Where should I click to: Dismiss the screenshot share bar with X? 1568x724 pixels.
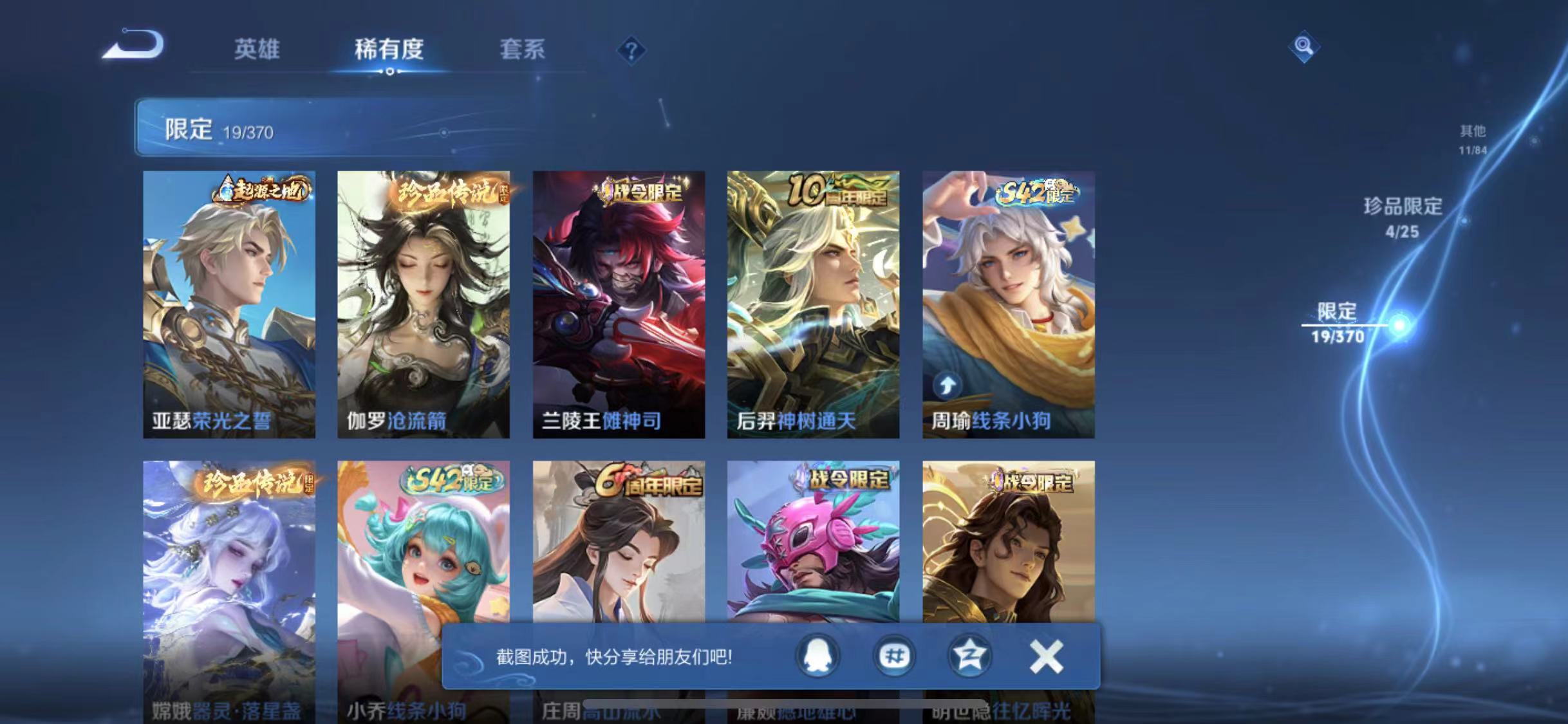pyautogui.click(x=1046, y=656)
